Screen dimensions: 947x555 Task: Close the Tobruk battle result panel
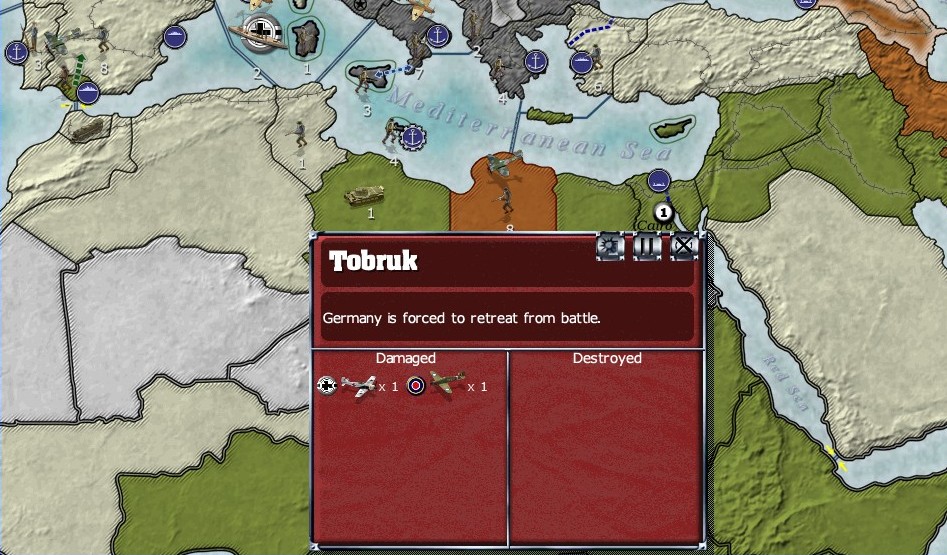[x=683, y=246]
